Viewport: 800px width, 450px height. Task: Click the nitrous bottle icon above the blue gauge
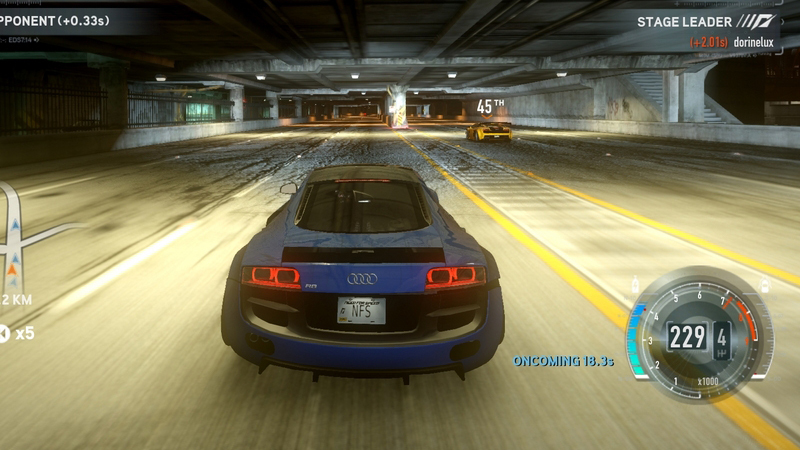[636, 287]
